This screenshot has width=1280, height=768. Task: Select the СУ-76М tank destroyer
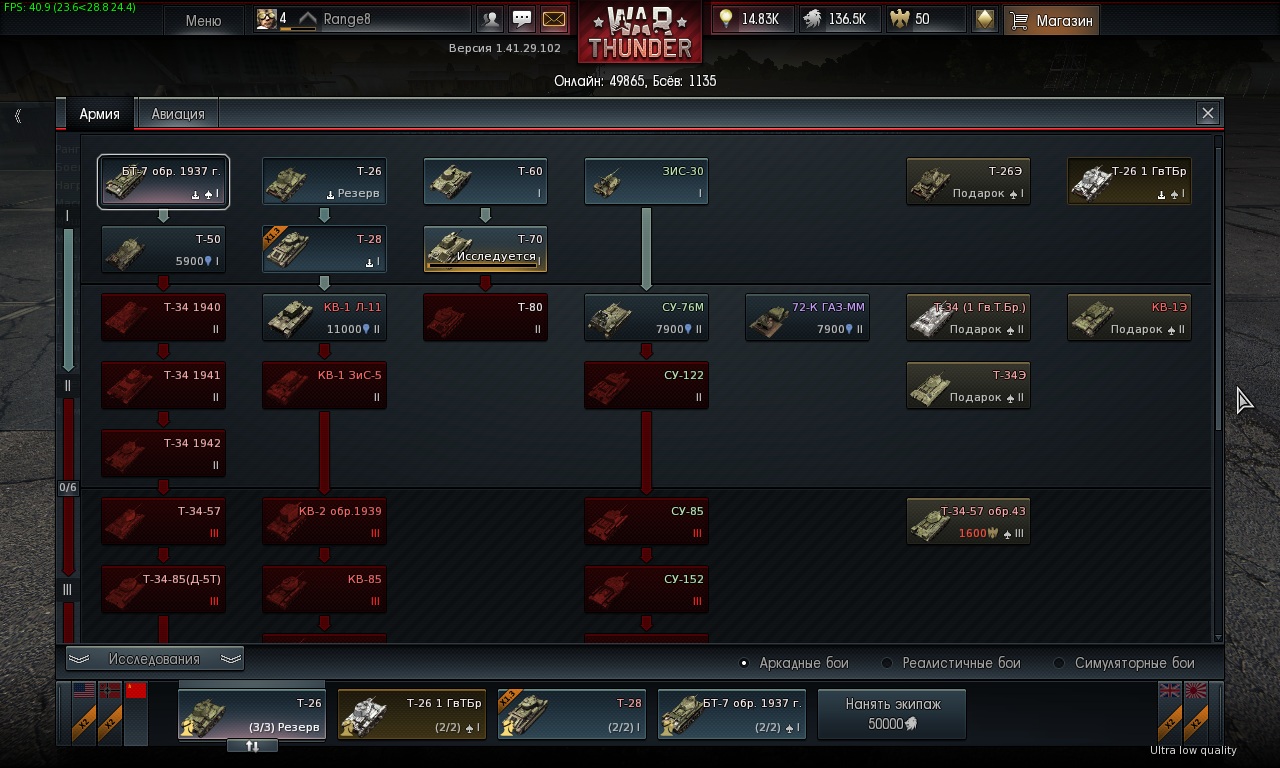tap(646, 318)
